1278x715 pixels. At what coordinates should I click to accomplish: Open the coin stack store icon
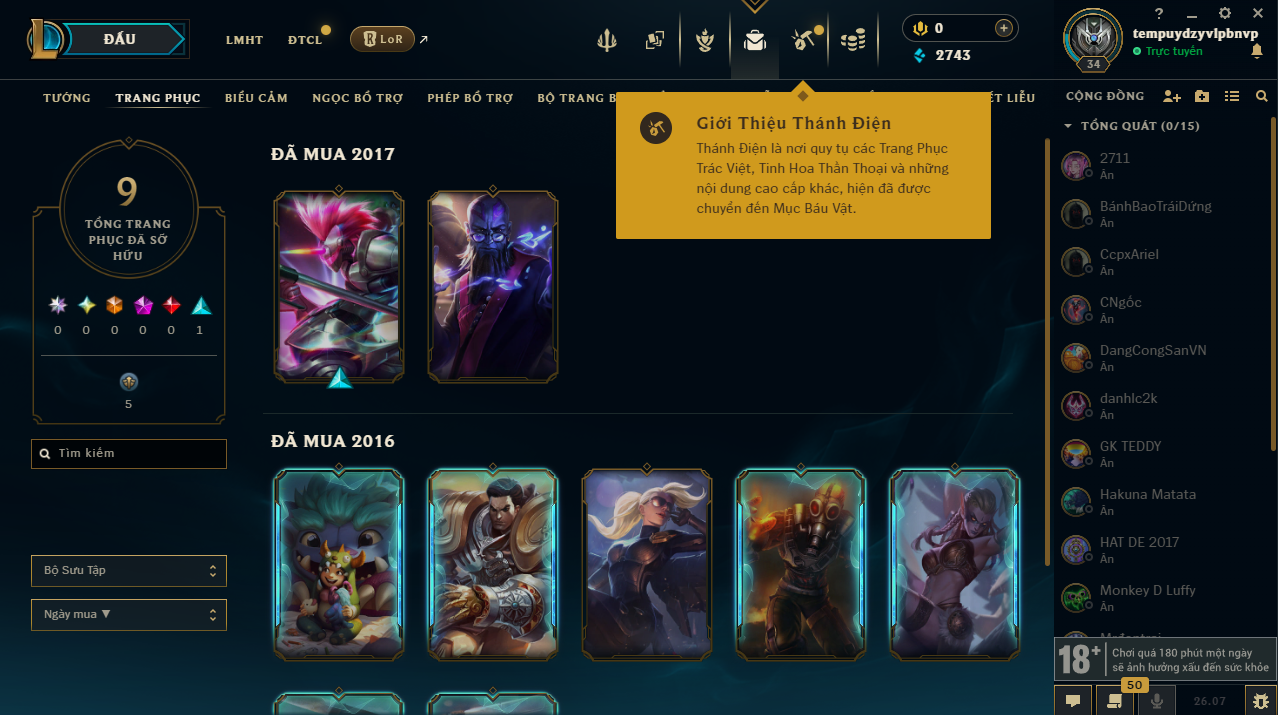pos(853,40)
